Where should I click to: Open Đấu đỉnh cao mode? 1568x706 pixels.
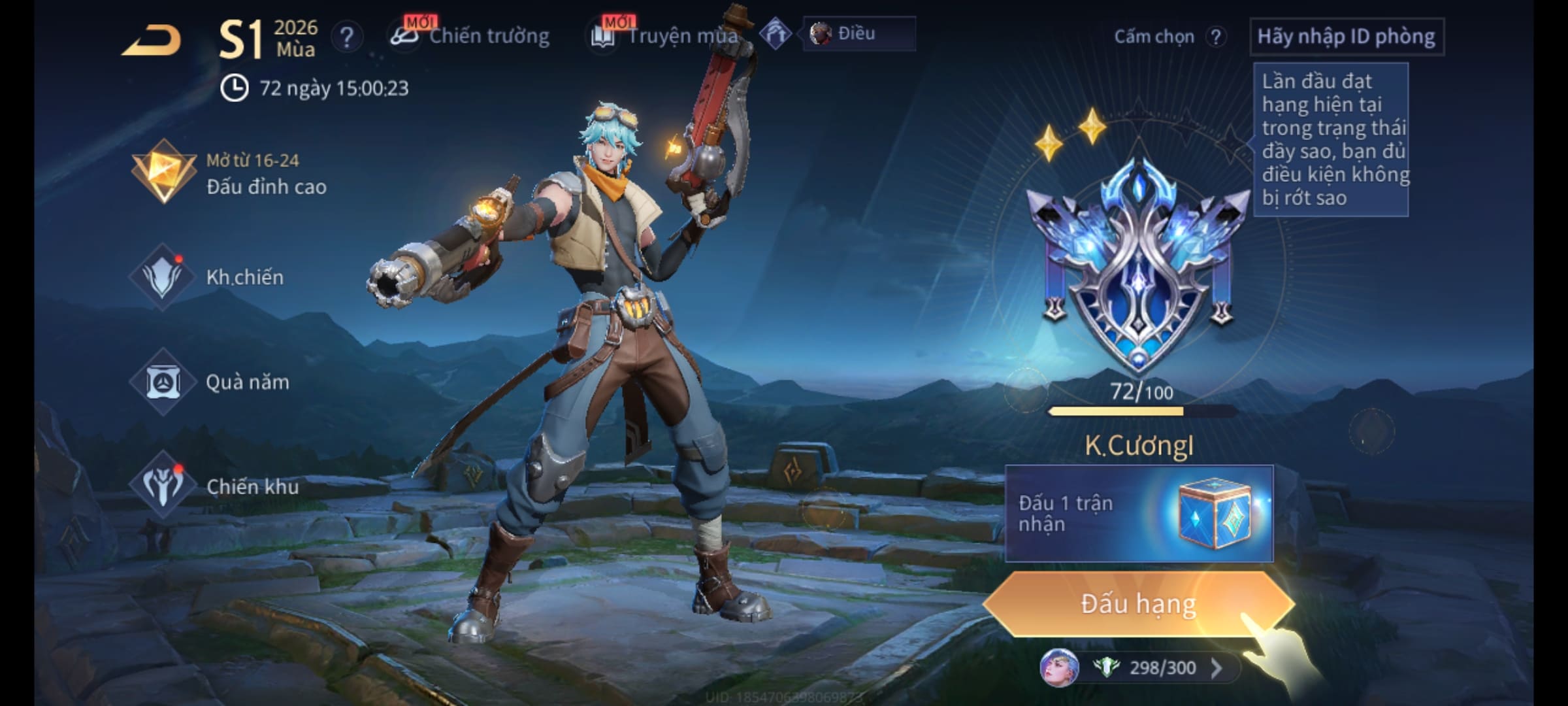229,174
